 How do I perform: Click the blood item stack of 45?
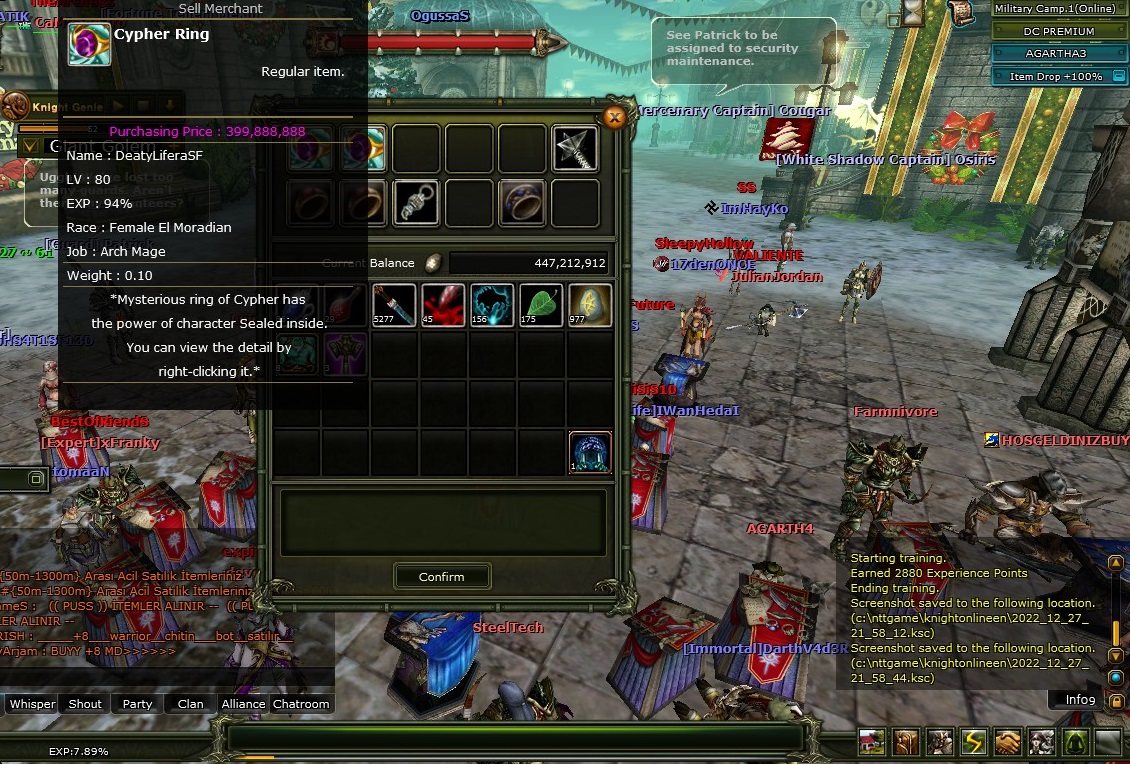pyautogui.click(x=443, y=305)
